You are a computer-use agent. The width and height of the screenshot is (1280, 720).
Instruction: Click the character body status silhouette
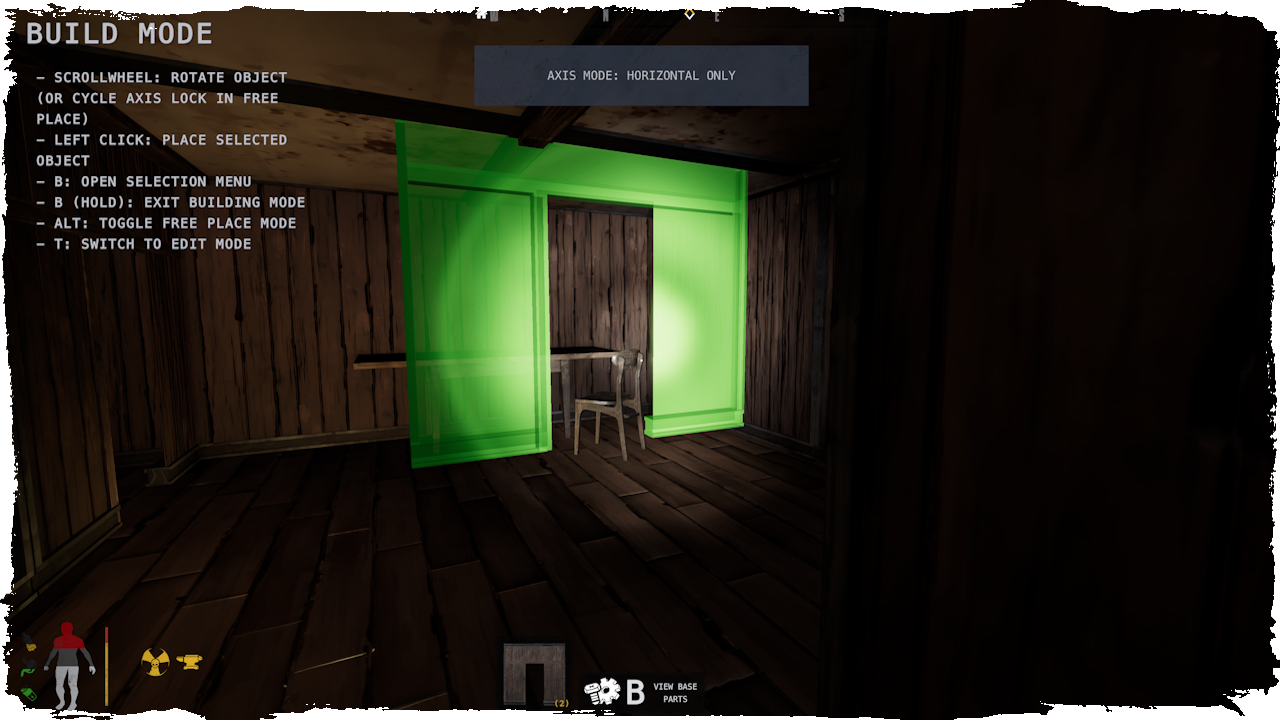[x=68, y=665]
